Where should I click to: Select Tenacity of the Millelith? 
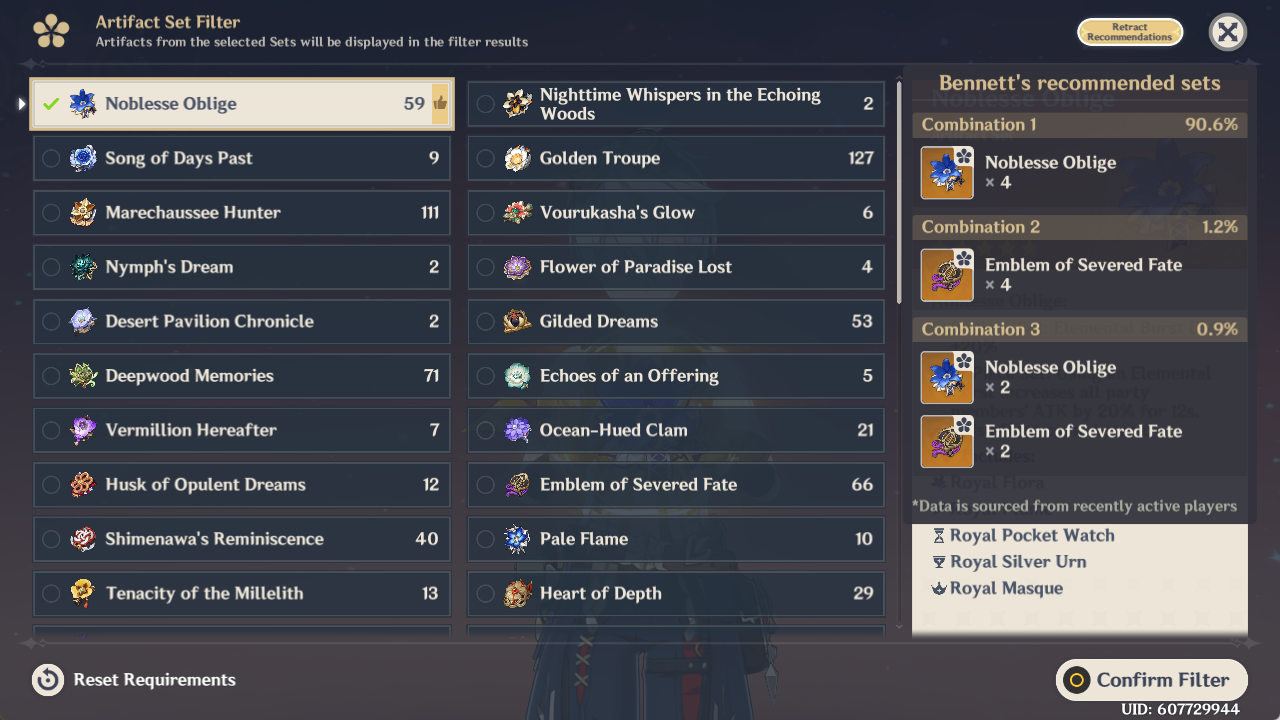point(241,593)
